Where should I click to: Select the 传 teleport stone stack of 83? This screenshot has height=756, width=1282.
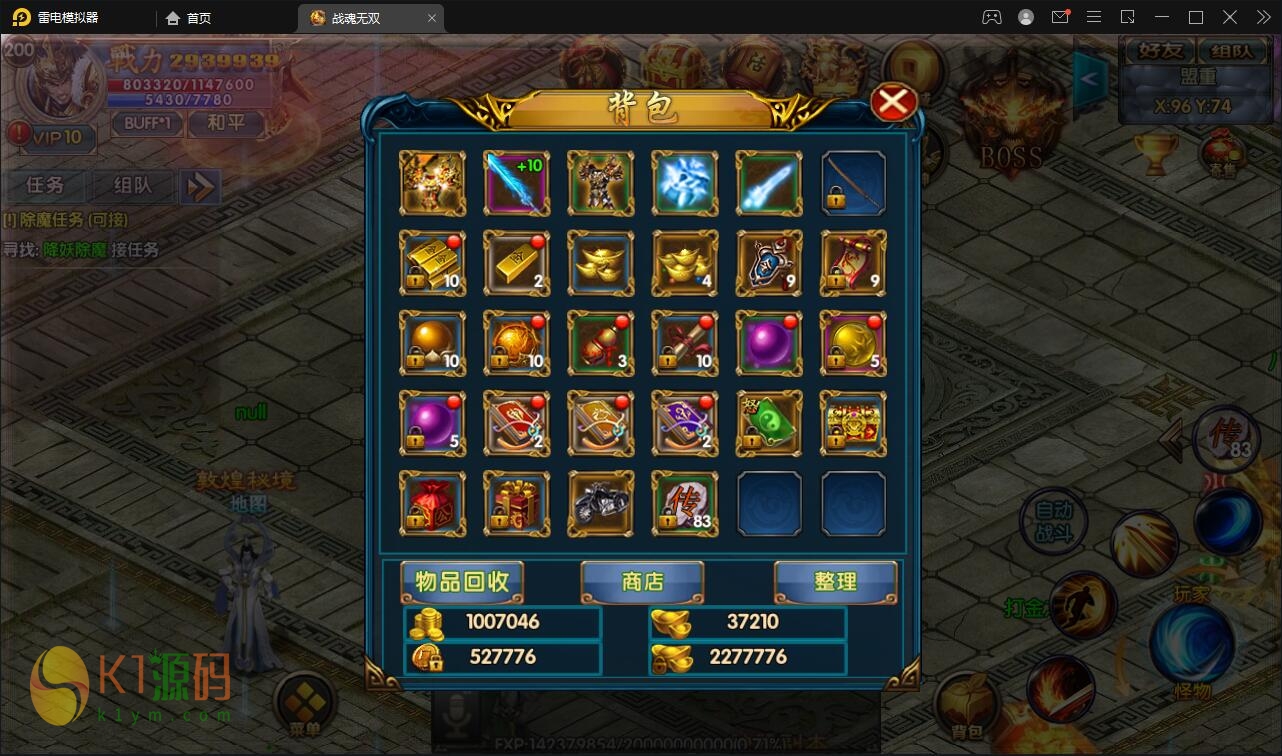coord(685,504)
